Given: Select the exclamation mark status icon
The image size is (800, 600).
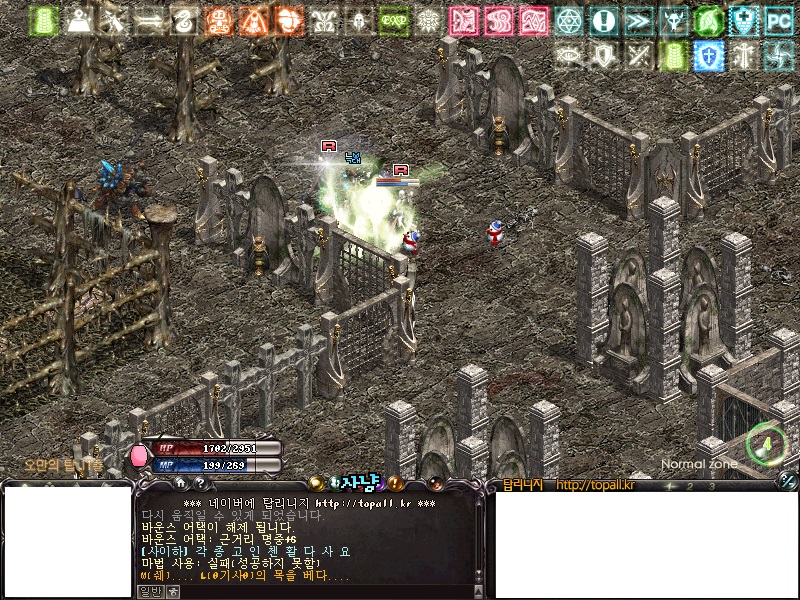Looking at the screenshot, I should [603, 20].
